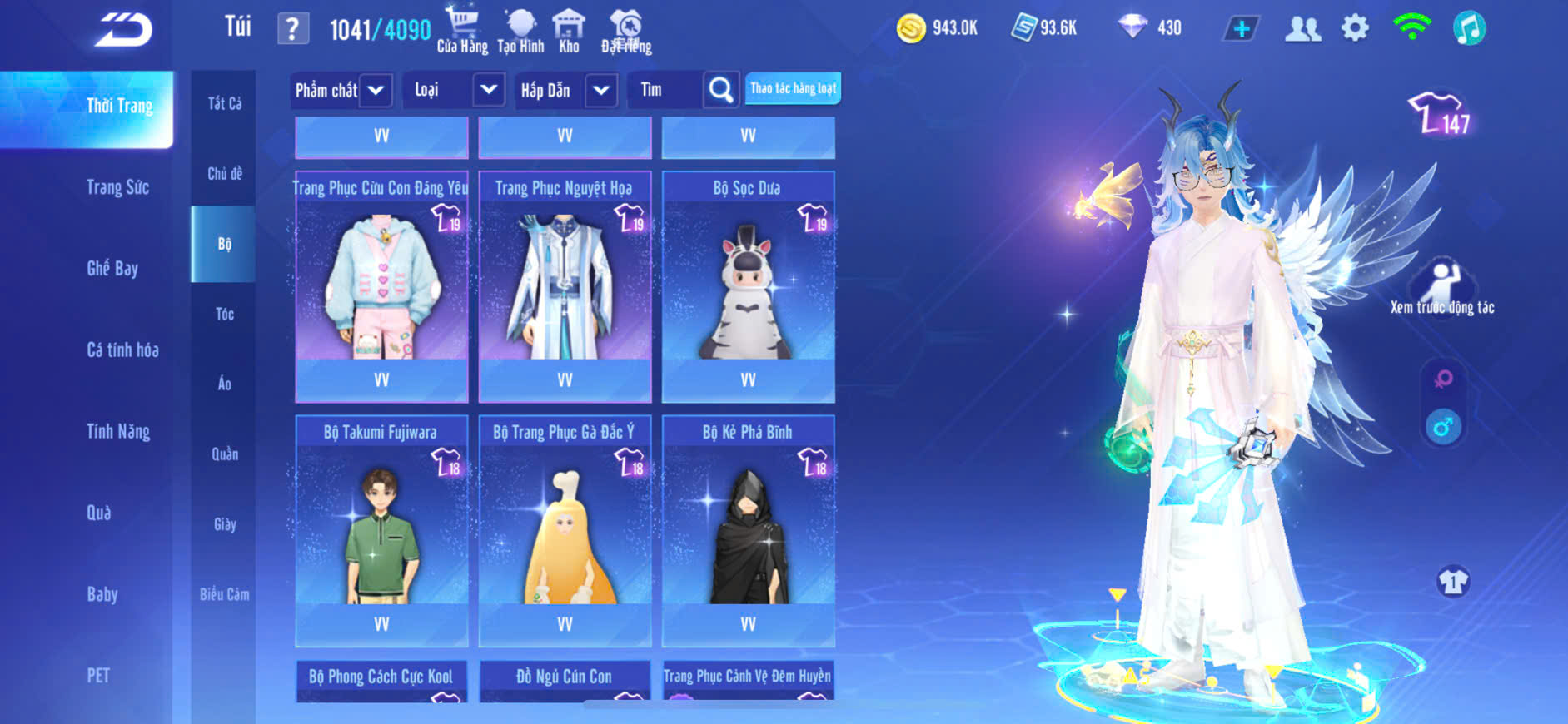Open the Cá tính hóa category
Viewport: 1568px width, 724px height.
[x=122, y=350]
